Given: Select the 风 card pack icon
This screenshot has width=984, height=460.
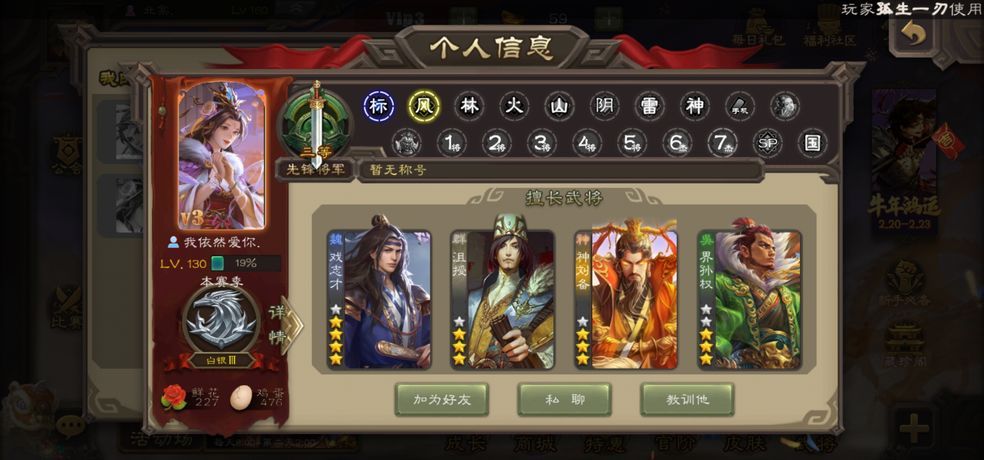Looking at the screenshot, I should (424, 106).
